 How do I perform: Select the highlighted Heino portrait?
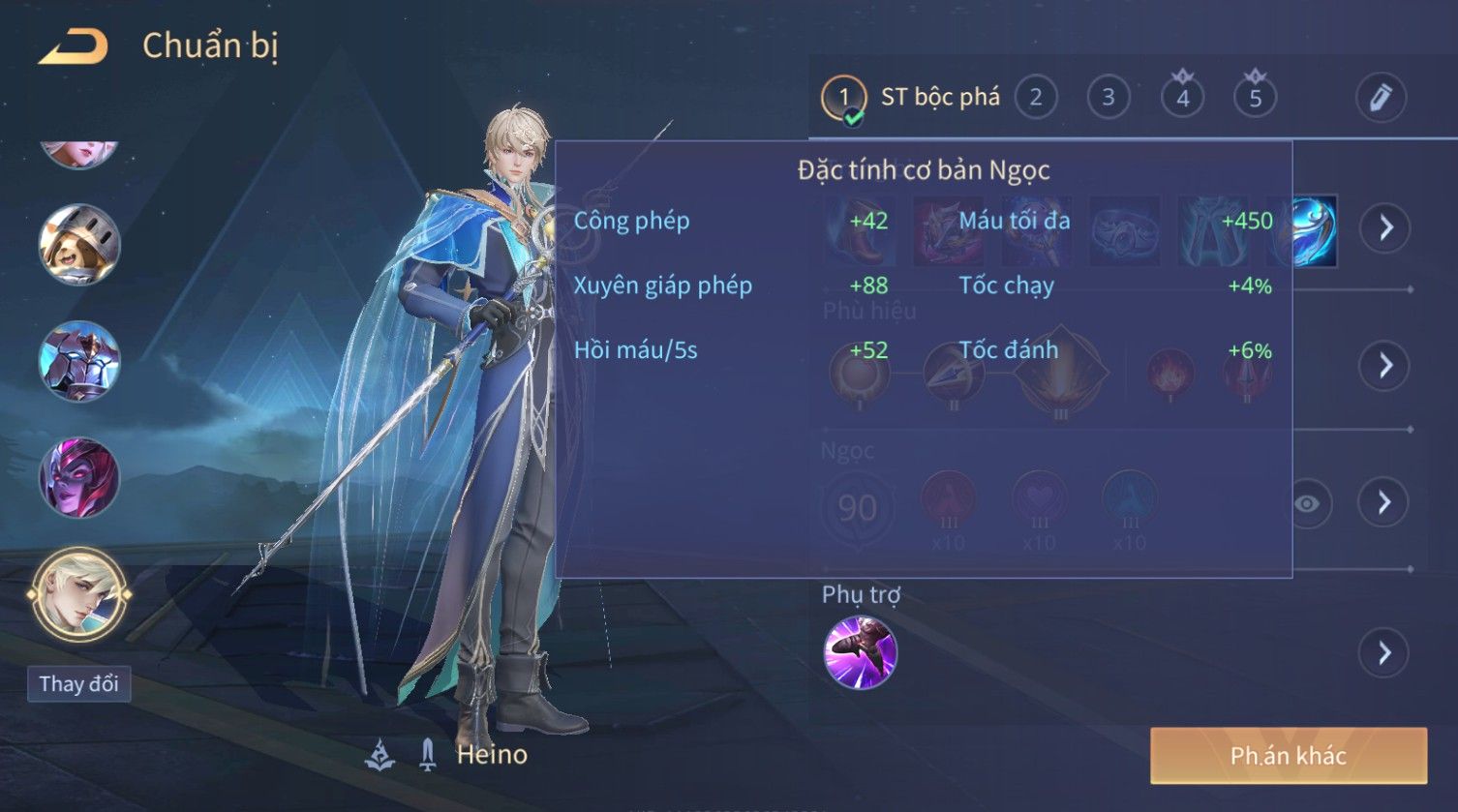pos(79,595)
